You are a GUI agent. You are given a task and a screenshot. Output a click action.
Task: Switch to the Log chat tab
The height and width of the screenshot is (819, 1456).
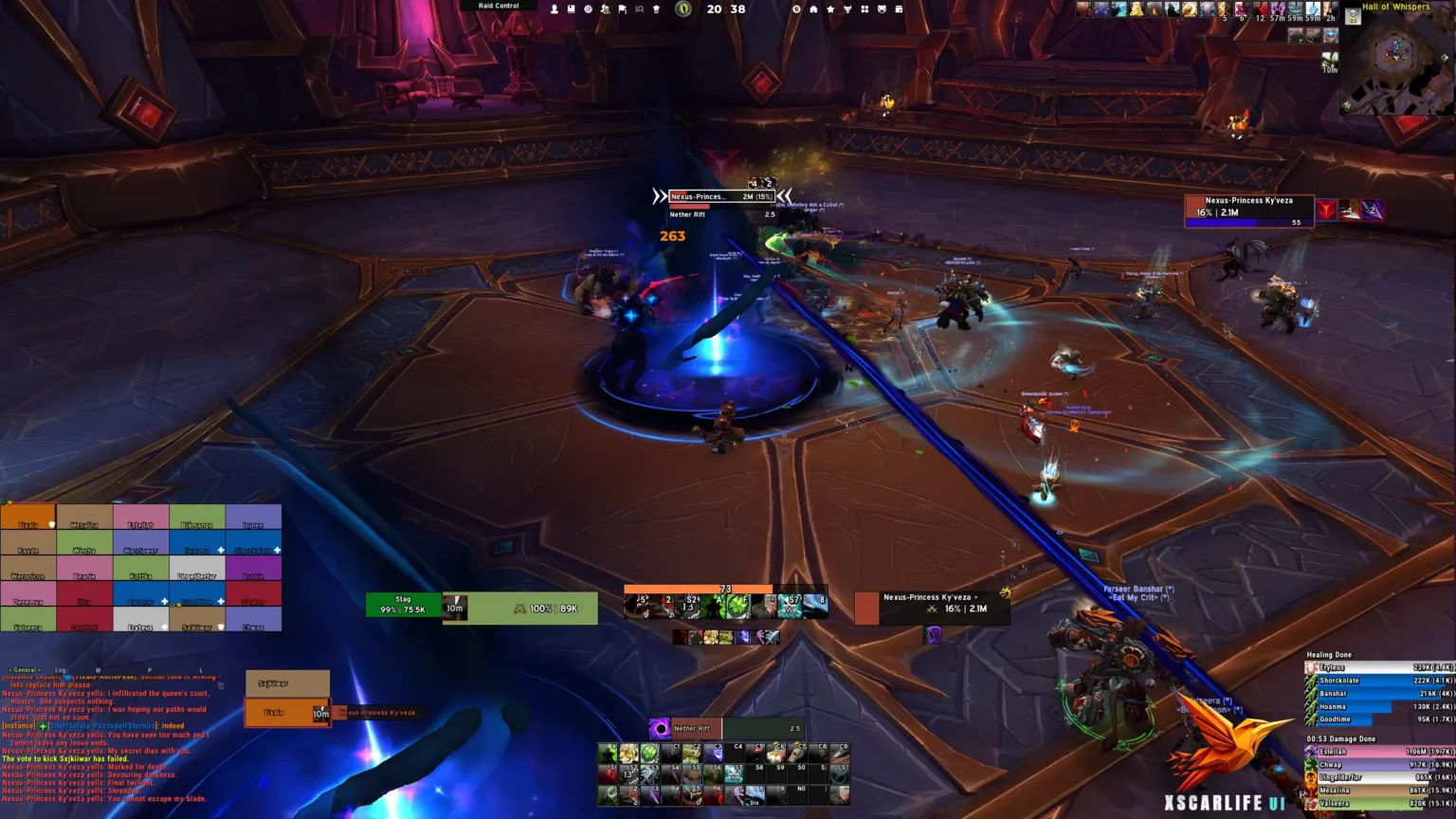(x=61, y=670)
